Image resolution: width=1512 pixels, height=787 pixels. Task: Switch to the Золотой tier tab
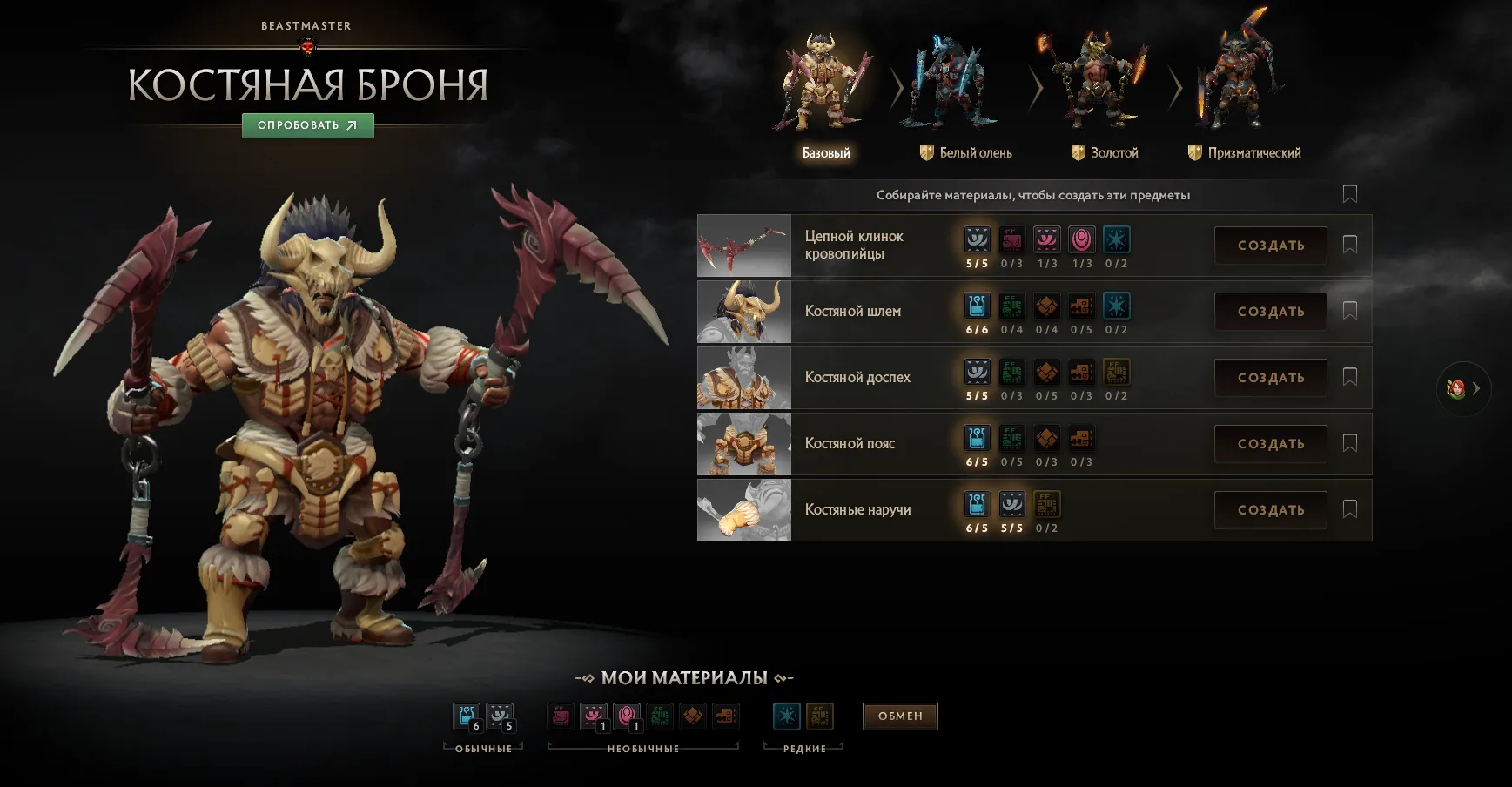click(1104, 152)
